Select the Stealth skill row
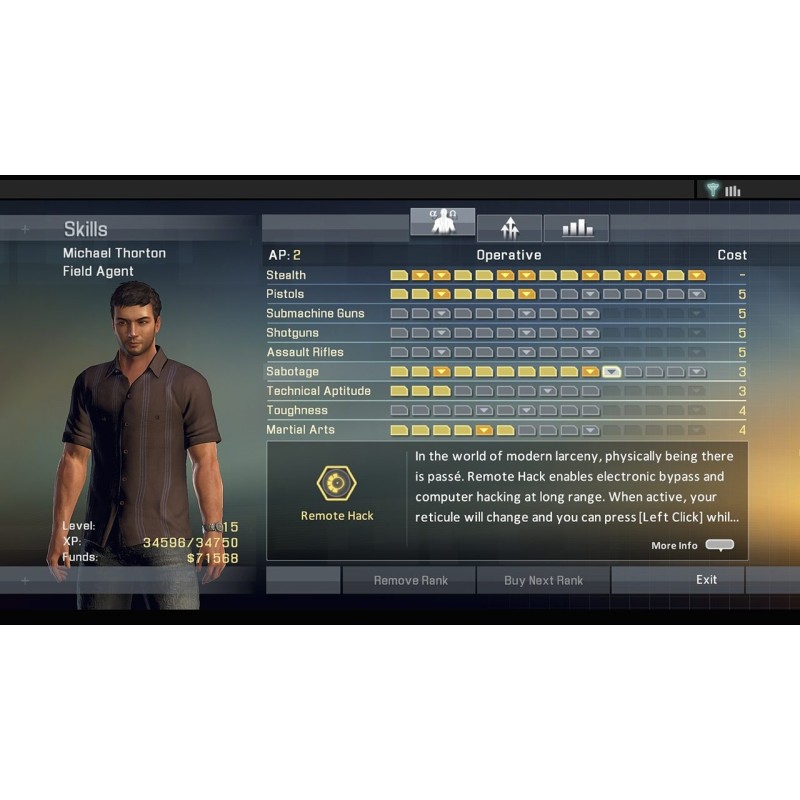Screen dimensions: 800x800 coord(286,275)
